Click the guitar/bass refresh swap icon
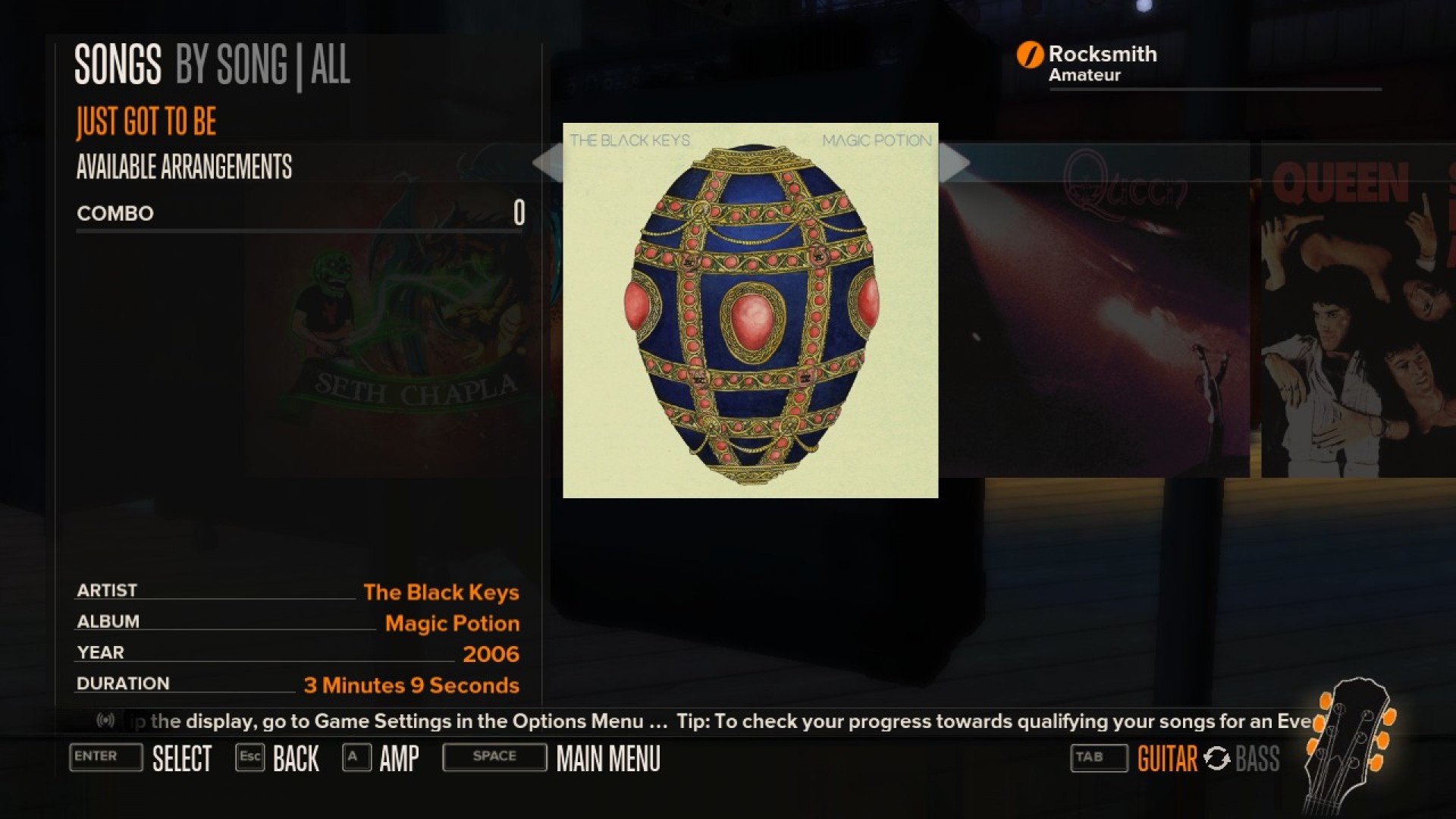The width and height of the screenshot is (1456, 819). (1217, 758)
